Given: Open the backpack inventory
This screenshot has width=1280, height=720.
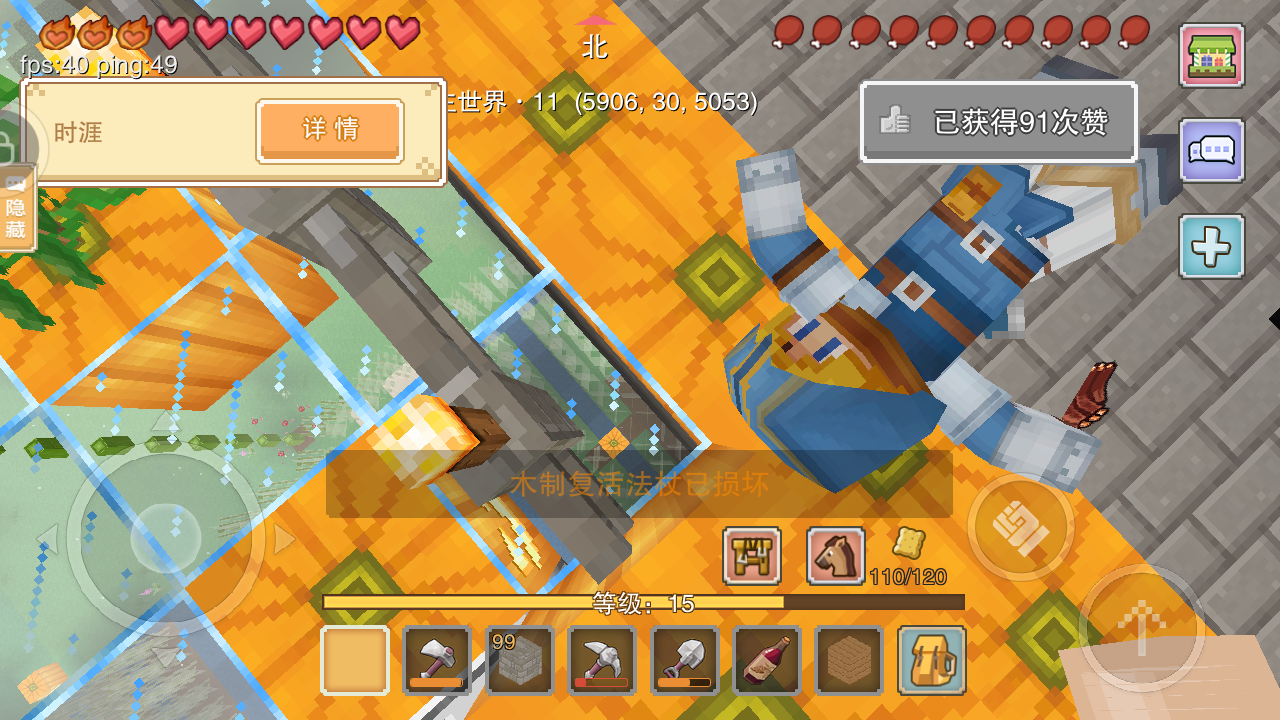Looking at the screenshot, I should (931, 660).
